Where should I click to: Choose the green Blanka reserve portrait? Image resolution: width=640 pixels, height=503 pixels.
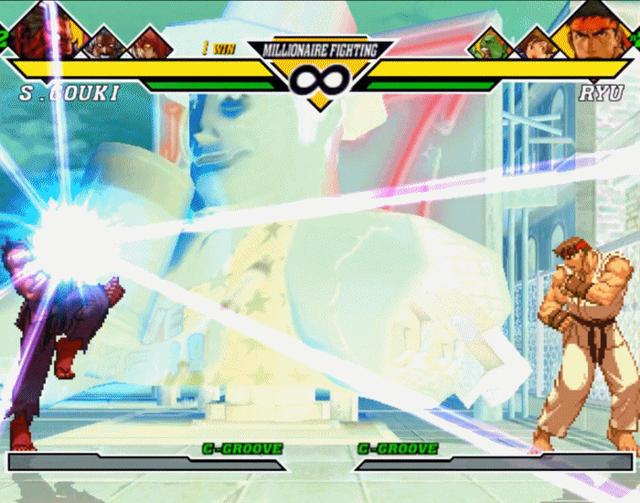(x=492, y=44)
